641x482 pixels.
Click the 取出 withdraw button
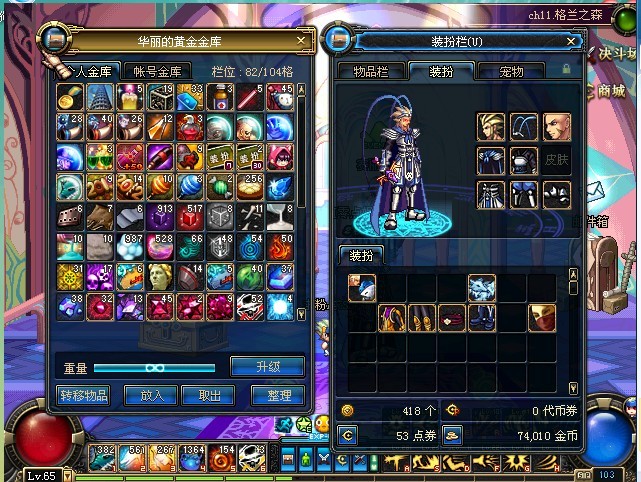(x=209, y=395)
